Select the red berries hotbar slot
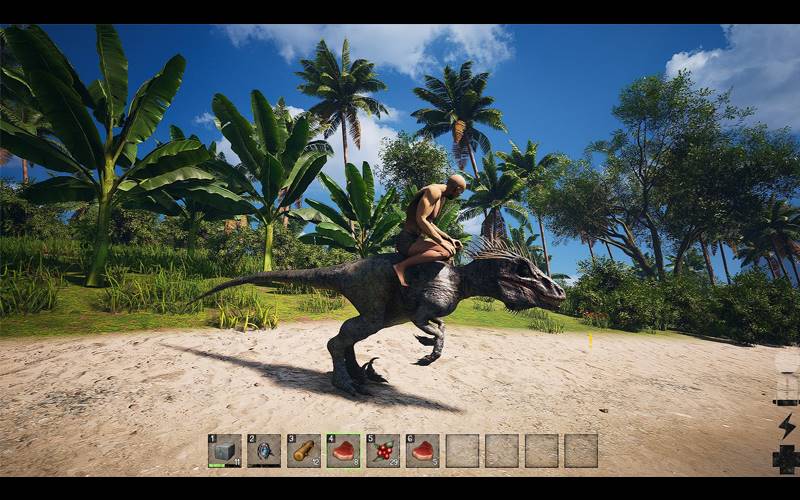Screen dimensions: 800x500 click(383, 450)
